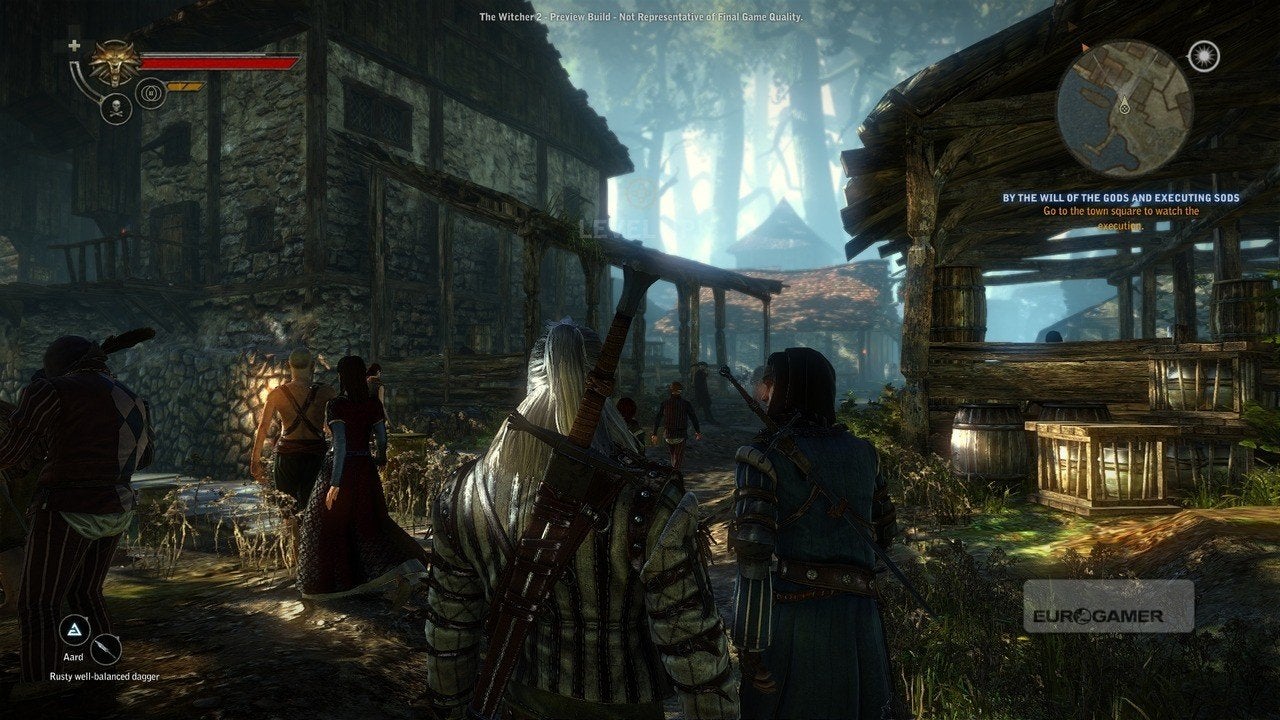Activate the Aard sign icon
This screenshot has width=1280, height=720.
[x=75, y=630]
